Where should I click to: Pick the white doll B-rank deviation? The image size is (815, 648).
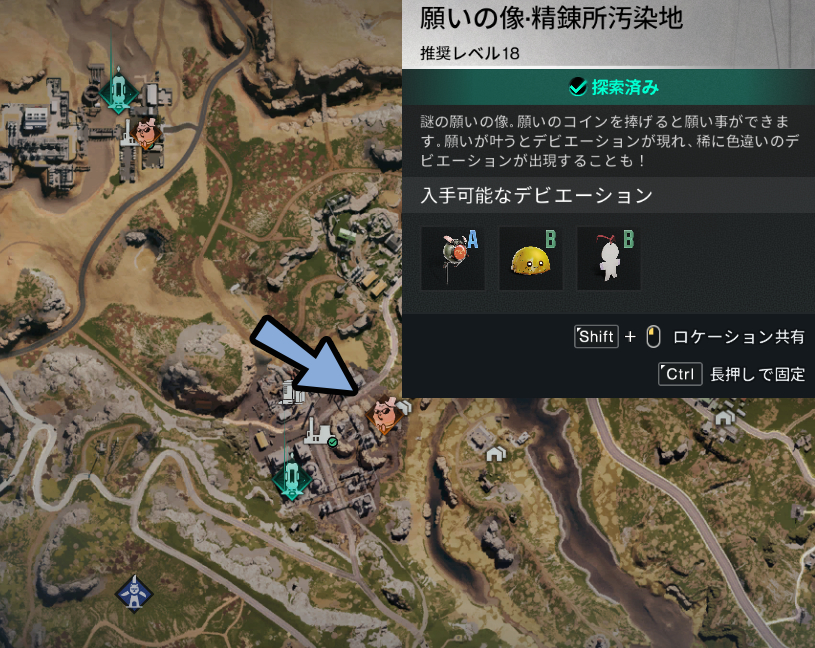[609, 259]
